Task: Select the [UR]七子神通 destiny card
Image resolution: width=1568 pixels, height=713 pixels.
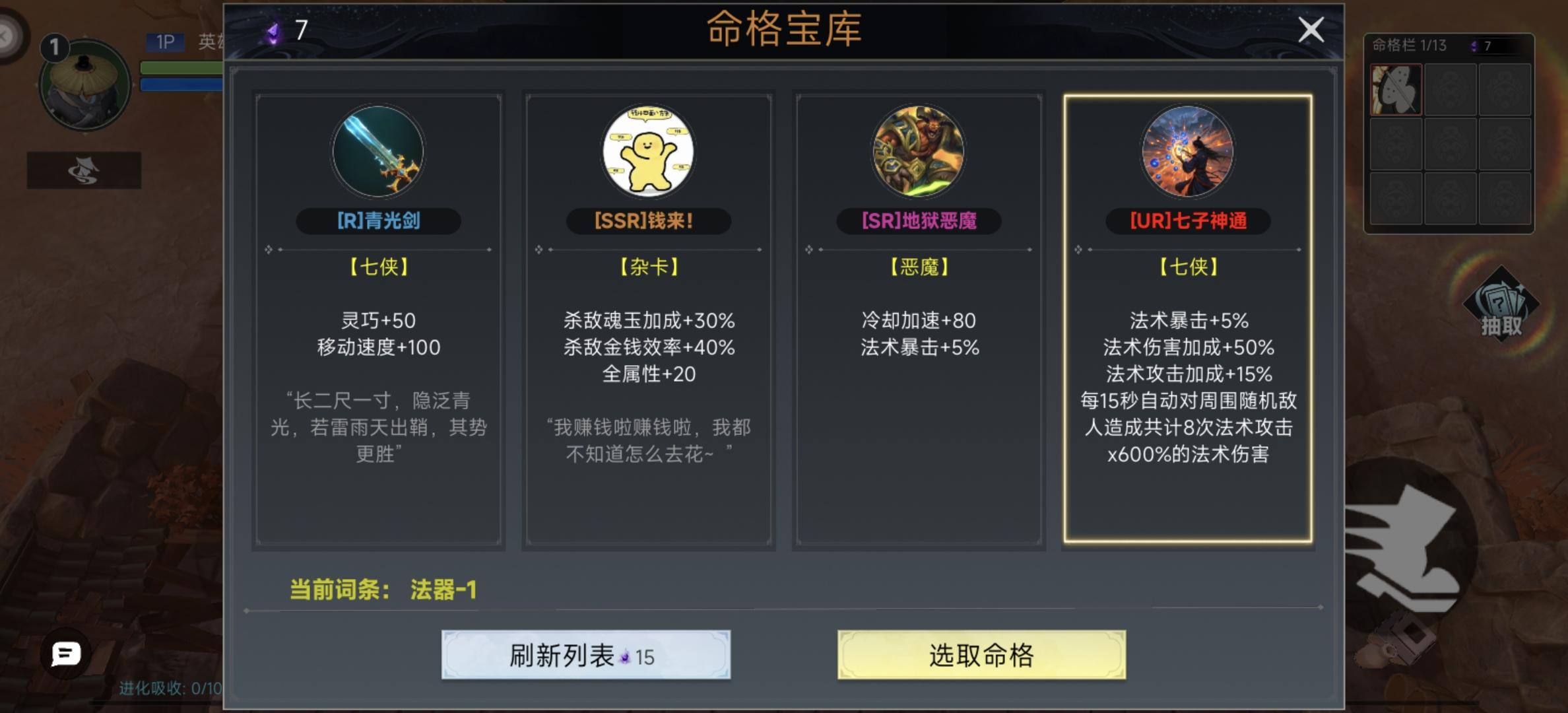Action: coord(1191,323)
